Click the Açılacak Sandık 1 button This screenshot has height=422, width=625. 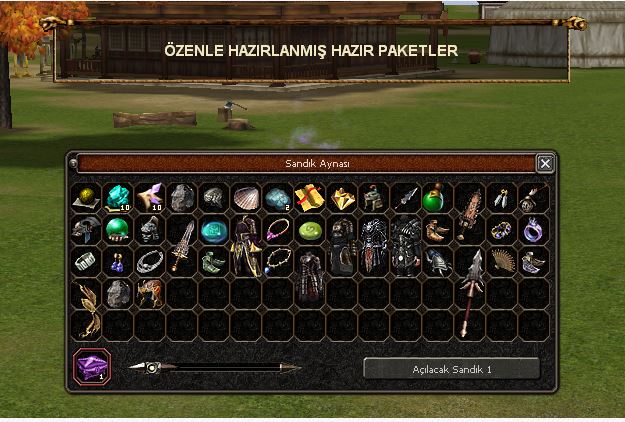451,368
